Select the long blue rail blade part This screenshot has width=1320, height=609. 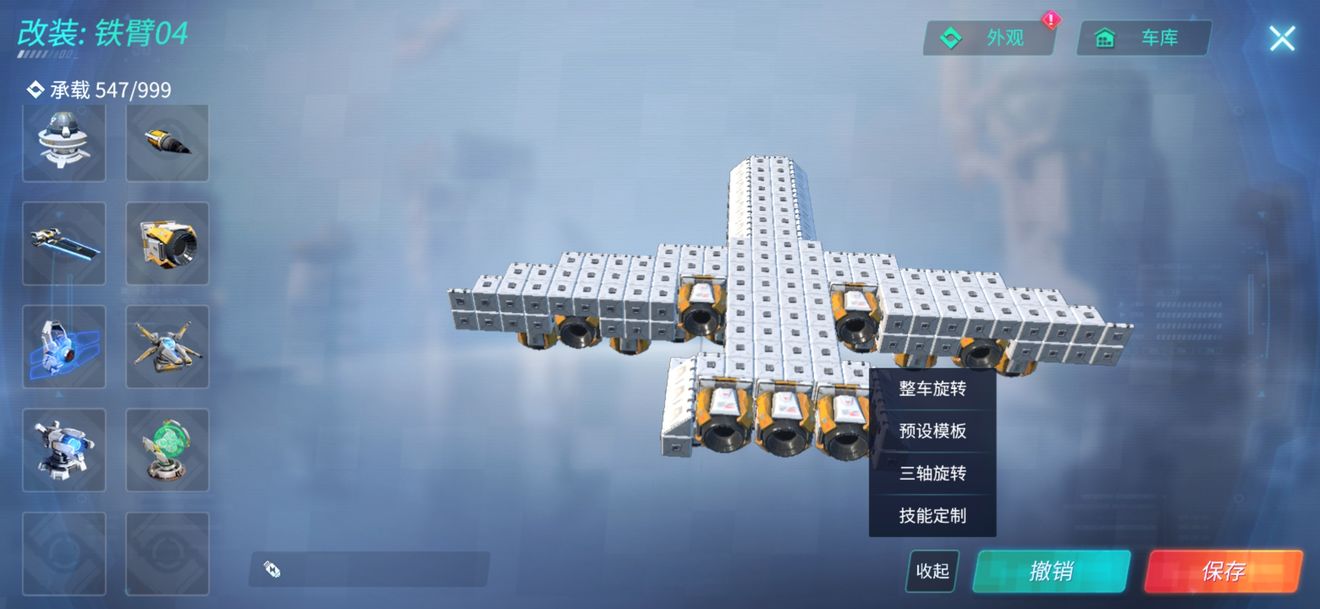click(x=64, y=243)
